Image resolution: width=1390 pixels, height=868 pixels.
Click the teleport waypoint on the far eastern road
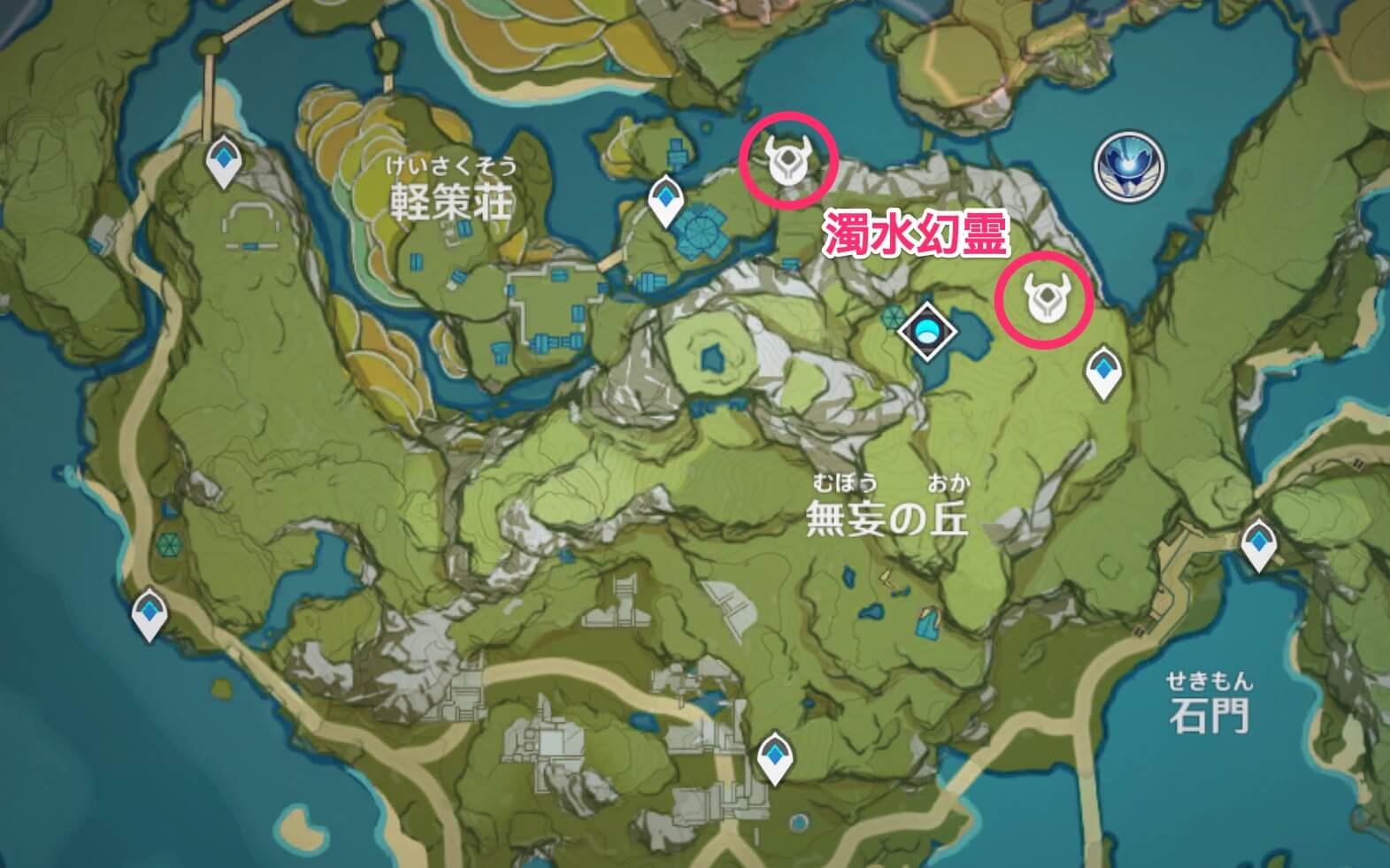[x=1261, y=542]
